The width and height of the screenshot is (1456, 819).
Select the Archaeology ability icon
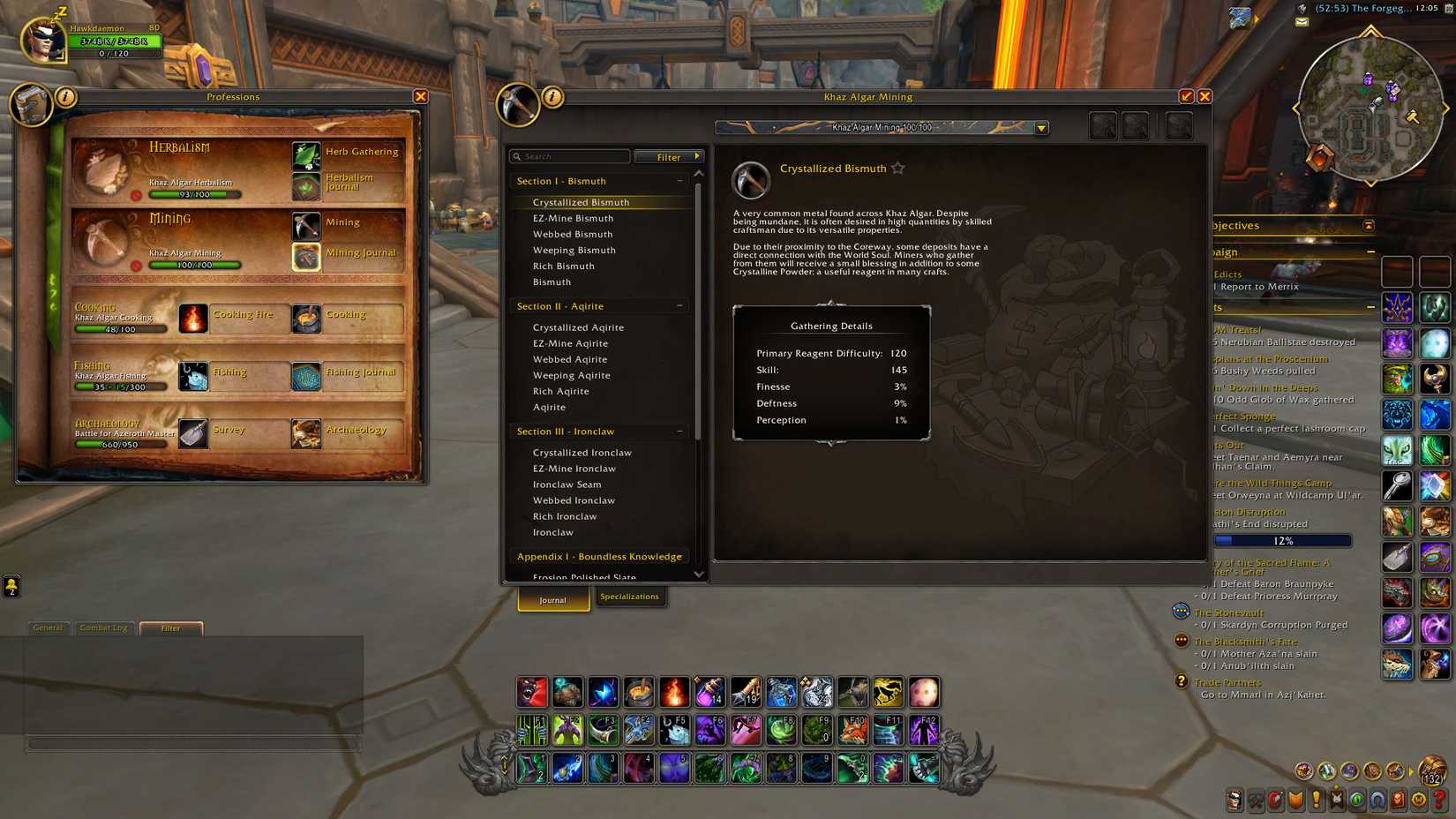305,432
